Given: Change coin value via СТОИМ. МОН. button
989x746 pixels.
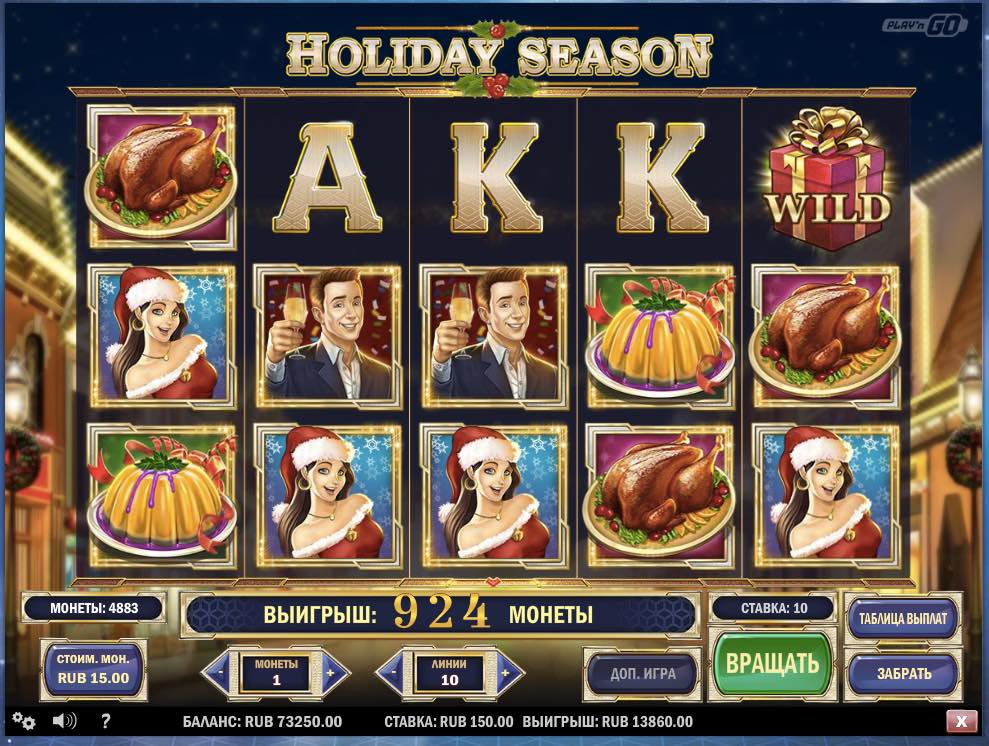Looking at the screenshot, I should [92, 670].
